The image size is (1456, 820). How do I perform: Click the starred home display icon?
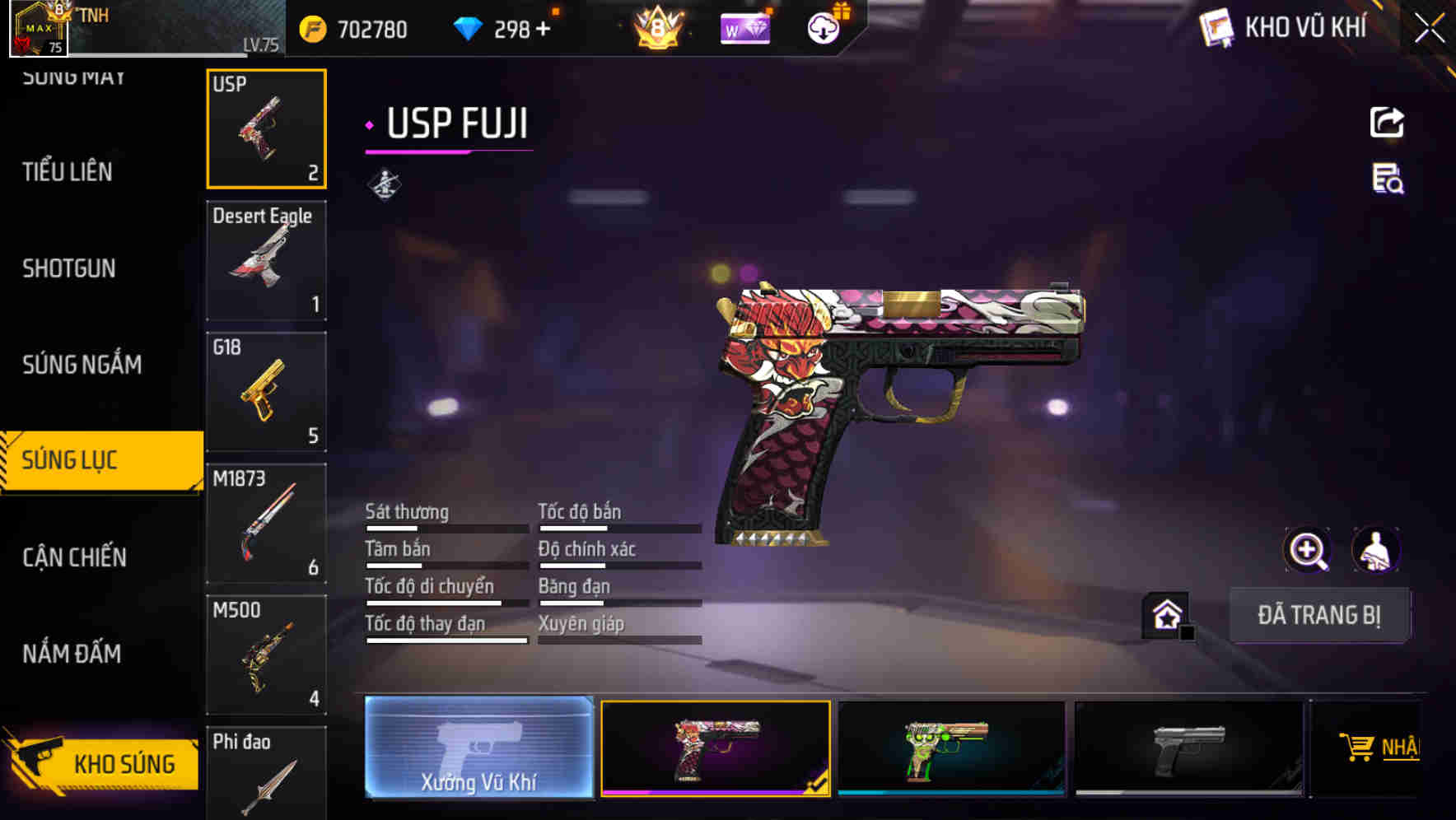tap(1166, 614)
